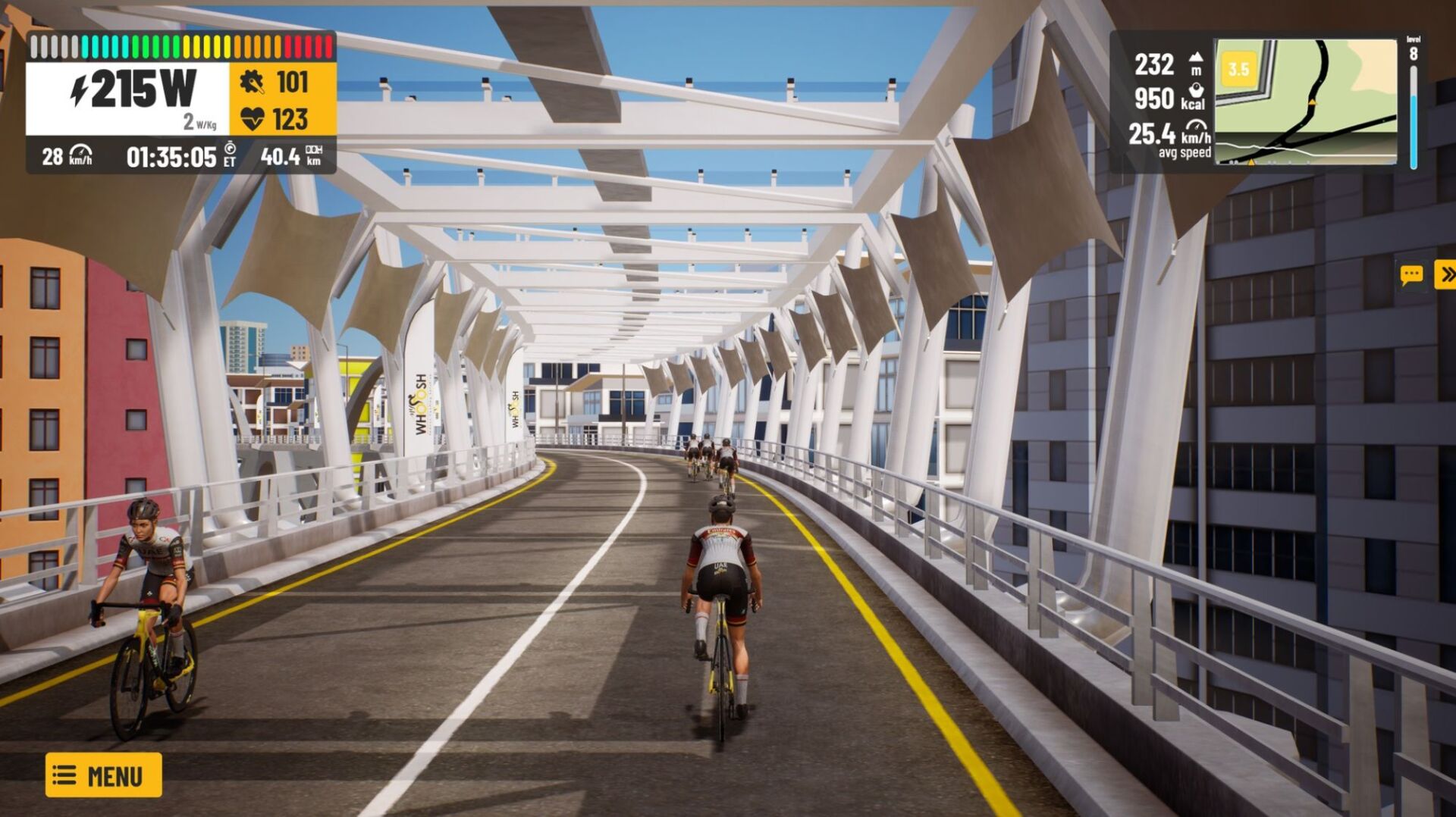Open the yellow MENU button

pos(104,775)
